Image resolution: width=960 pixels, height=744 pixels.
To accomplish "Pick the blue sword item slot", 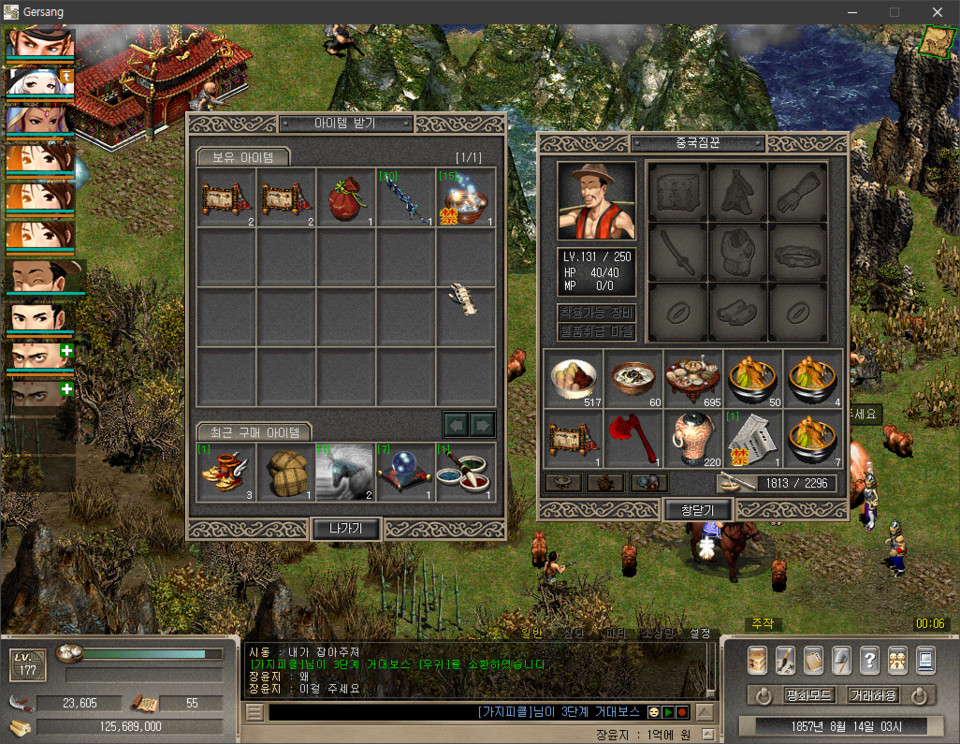I will (x=406, y=197).
